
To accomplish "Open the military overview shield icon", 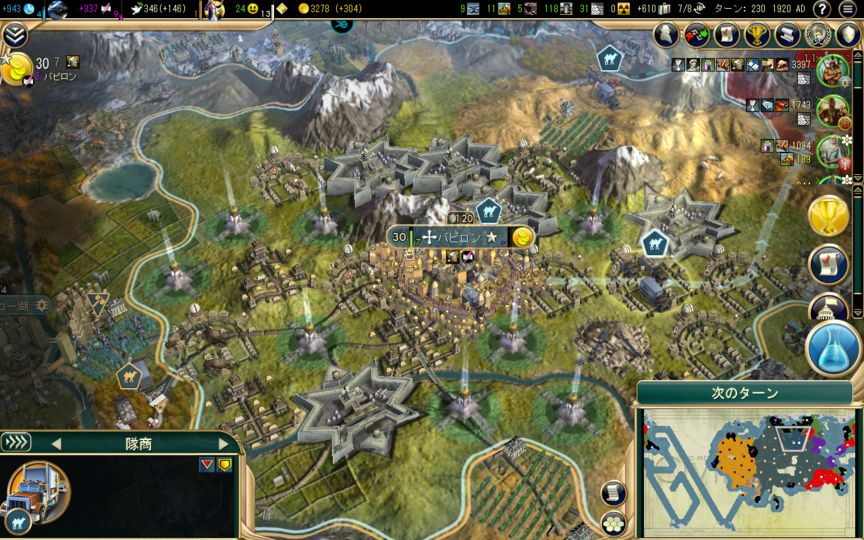I will point(848,35).
